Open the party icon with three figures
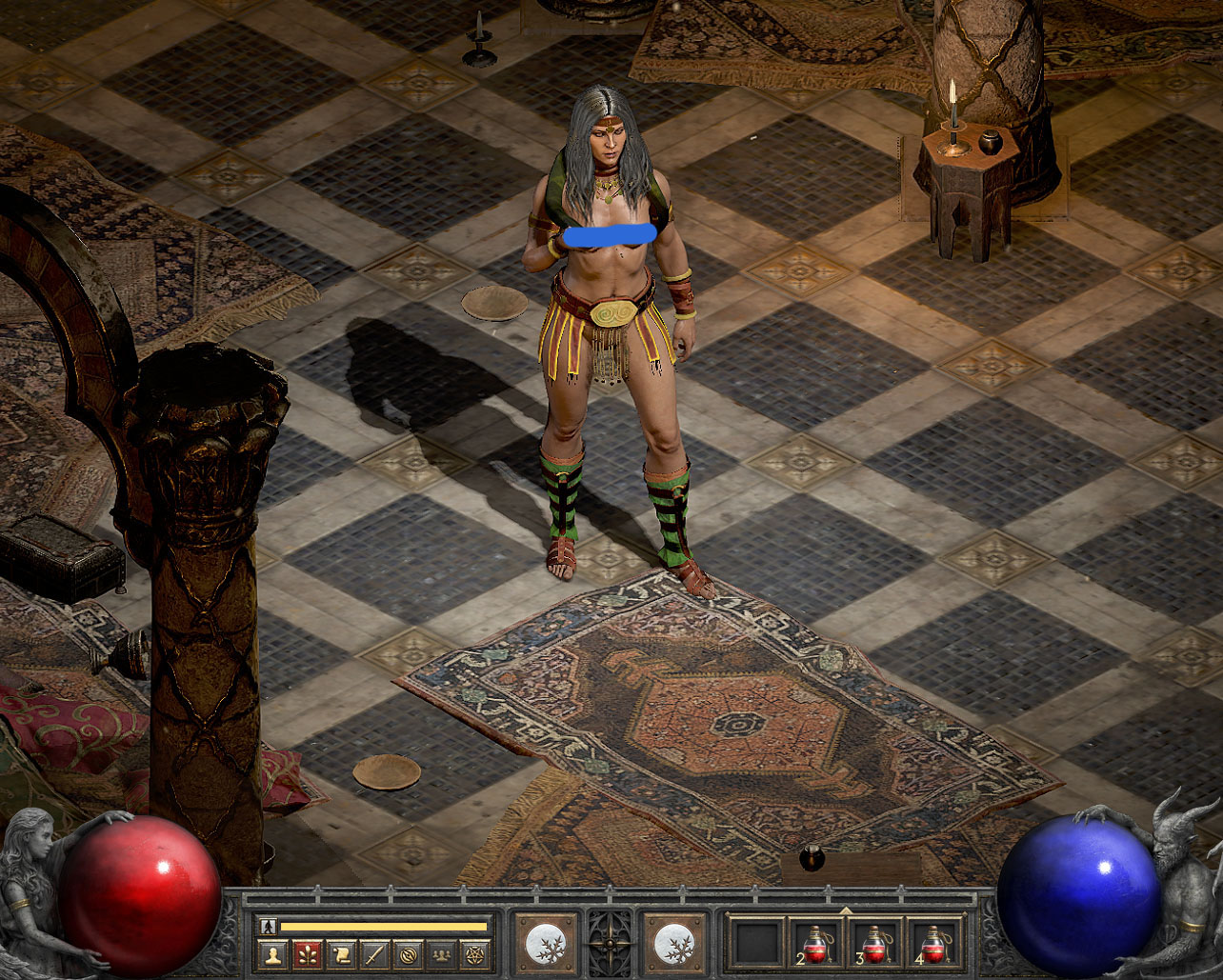 443,954
